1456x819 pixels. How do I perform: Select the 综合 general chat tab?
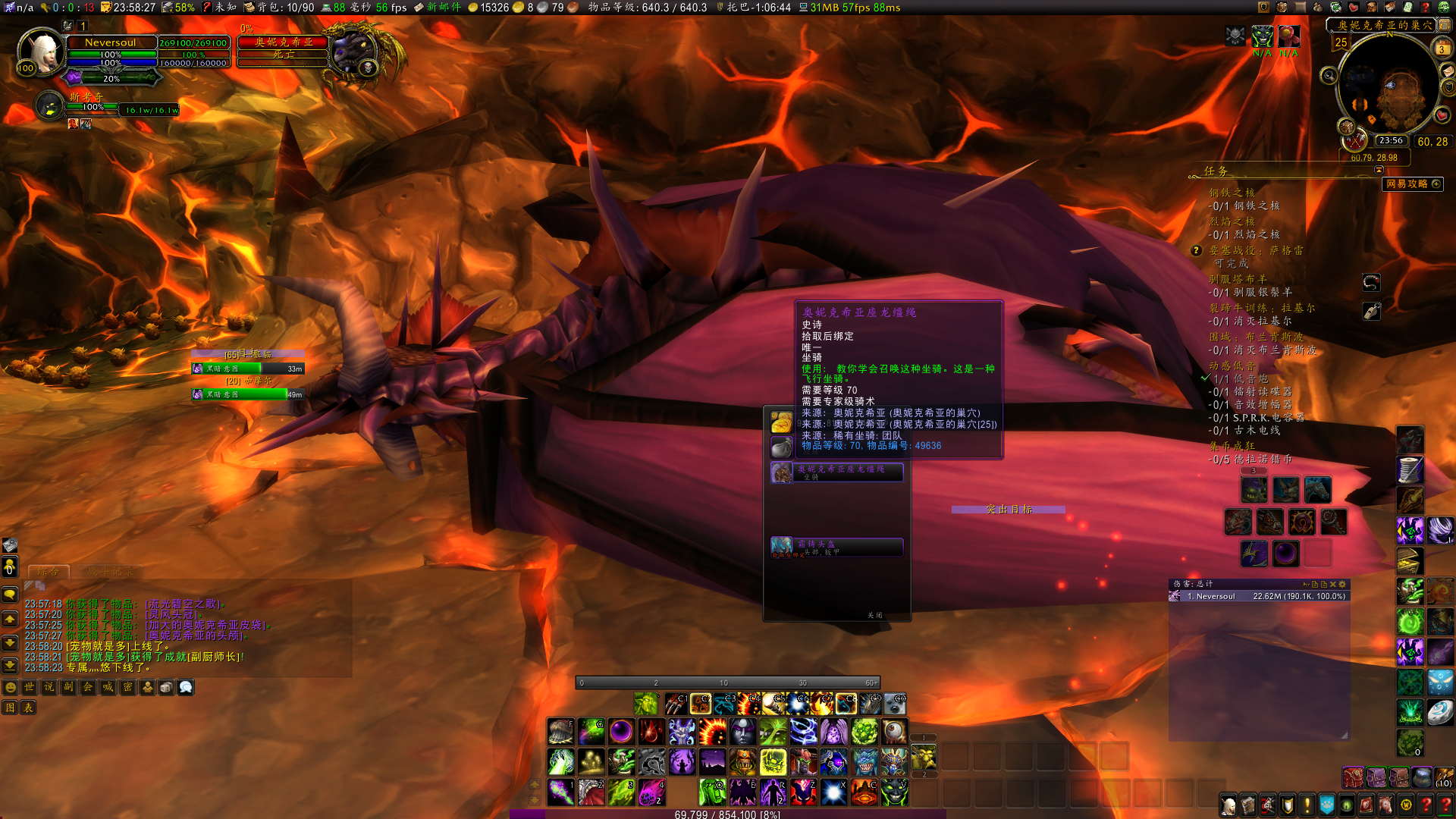[x=49, y=572]
